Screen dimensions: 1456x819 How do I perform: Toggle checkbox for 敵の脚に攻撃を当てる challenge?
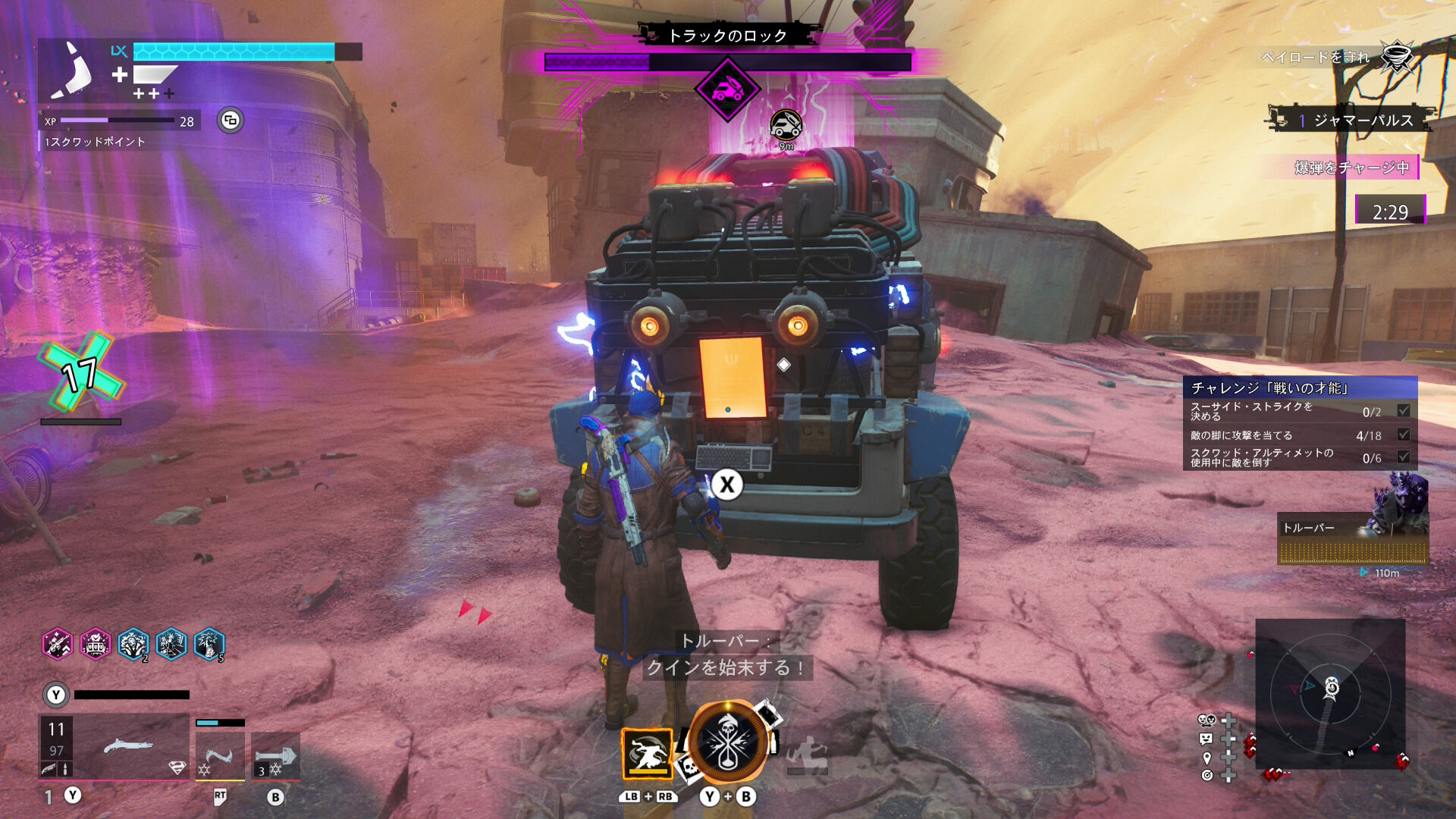1404,435
